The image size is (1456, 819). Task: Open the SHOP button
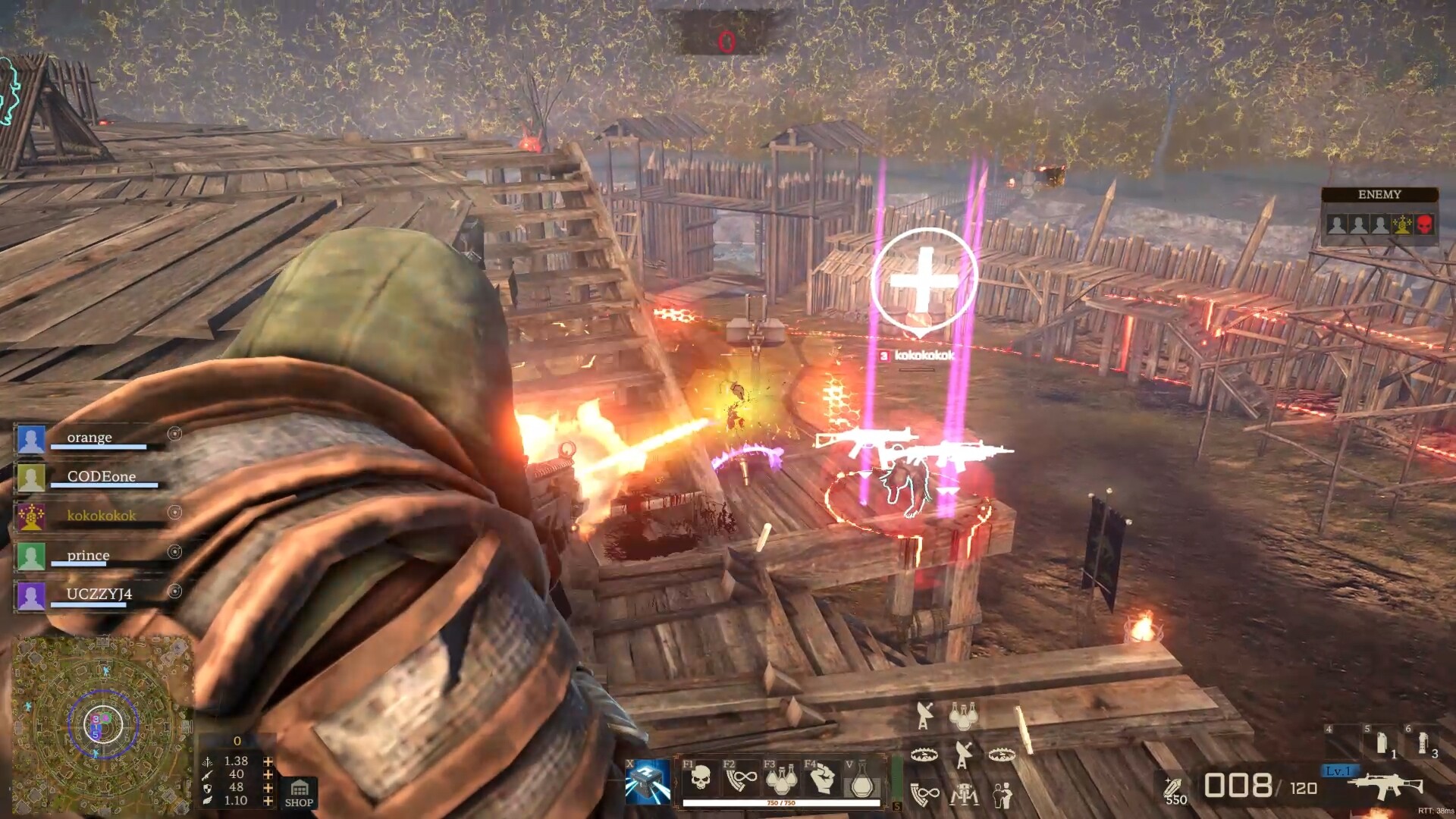(x=299, y=793)
